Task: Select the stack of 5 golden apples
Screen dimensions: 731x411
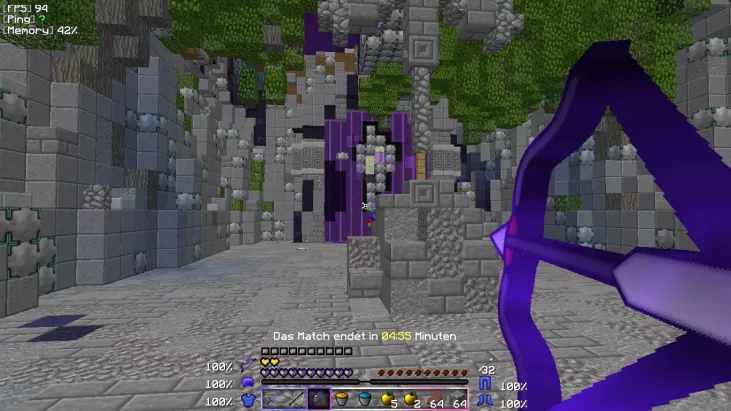Action: [388, 399]
